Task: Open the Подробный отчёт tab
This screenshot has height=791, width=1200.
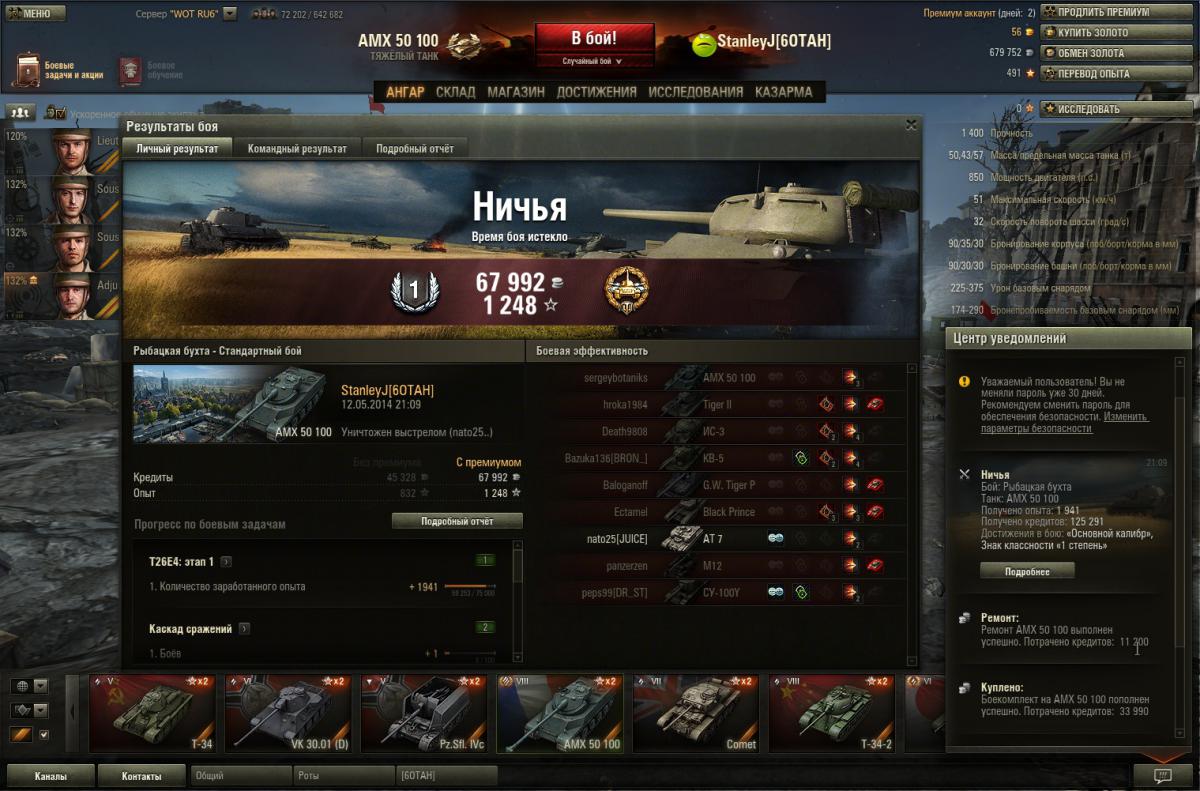Action: 414,148
